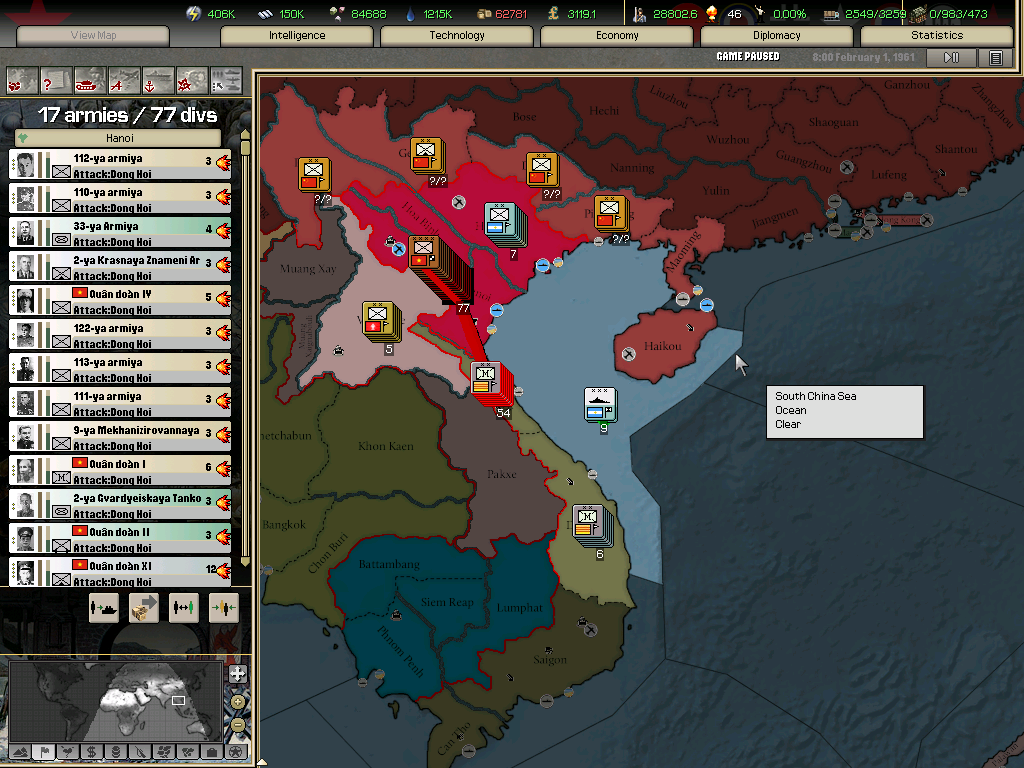Screen dimensions: 1024x768
Task: Open air units airplane icon
Action: click(x=123, y=79)
